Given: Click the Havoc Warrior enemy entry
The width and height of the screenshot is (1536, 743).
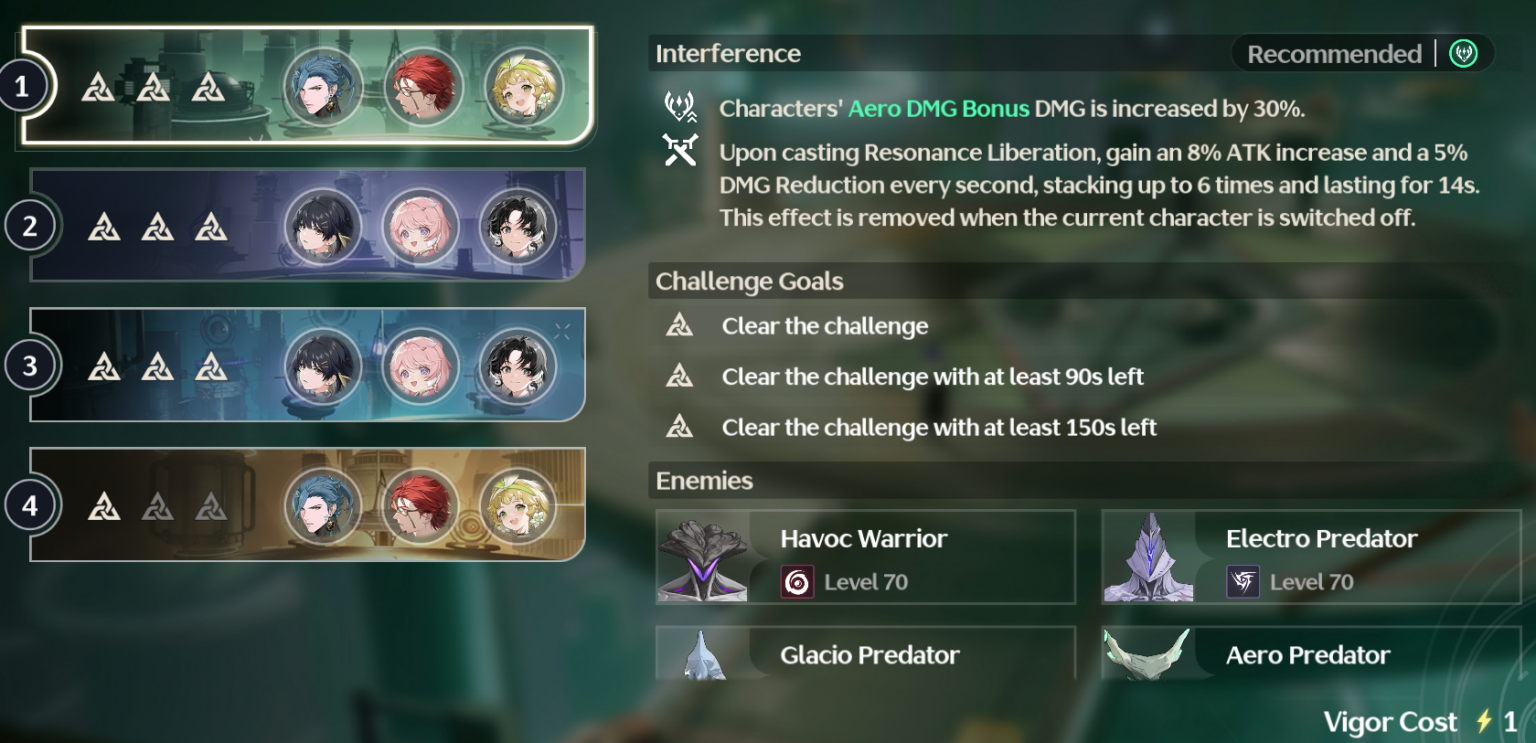Looking at the screenshot, I should coord(865,557).
